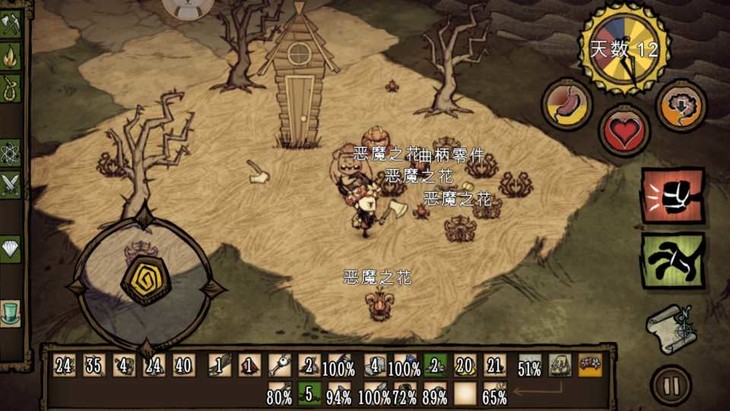Select the green item slot showing 5
730x411 pixels.
[x=309, y=393]
